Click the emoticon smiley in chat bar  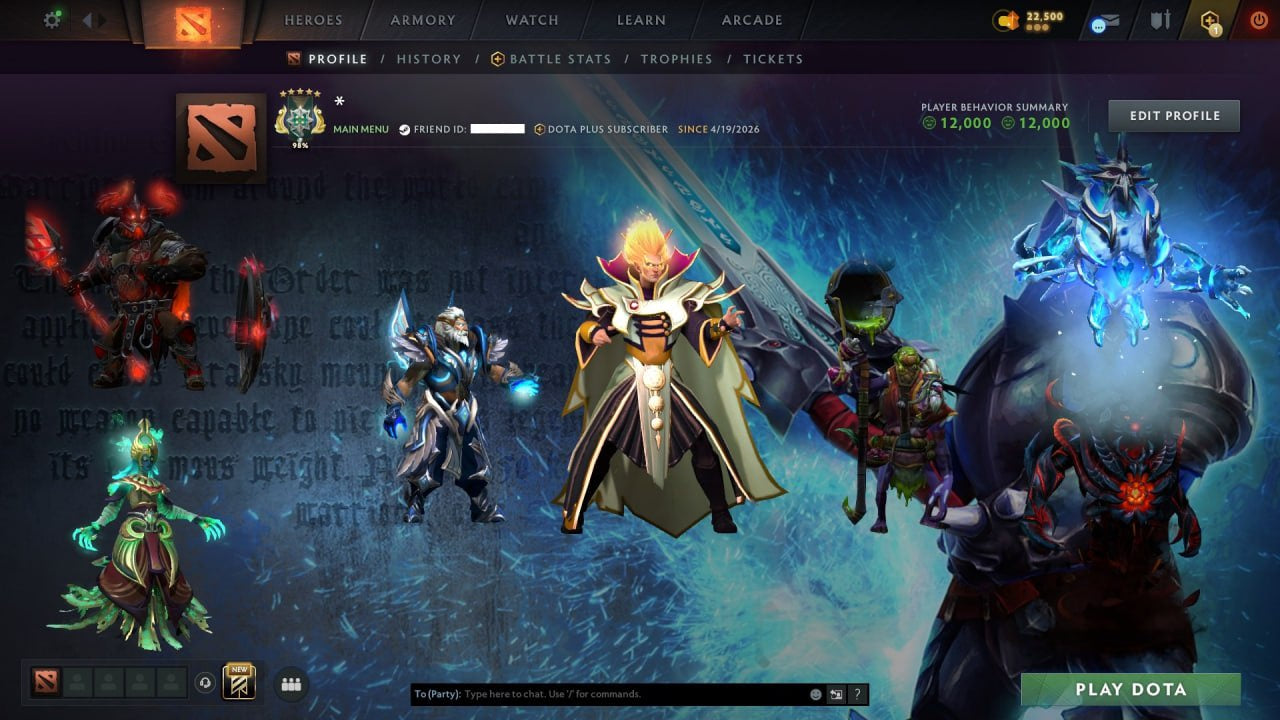[816, 694]
